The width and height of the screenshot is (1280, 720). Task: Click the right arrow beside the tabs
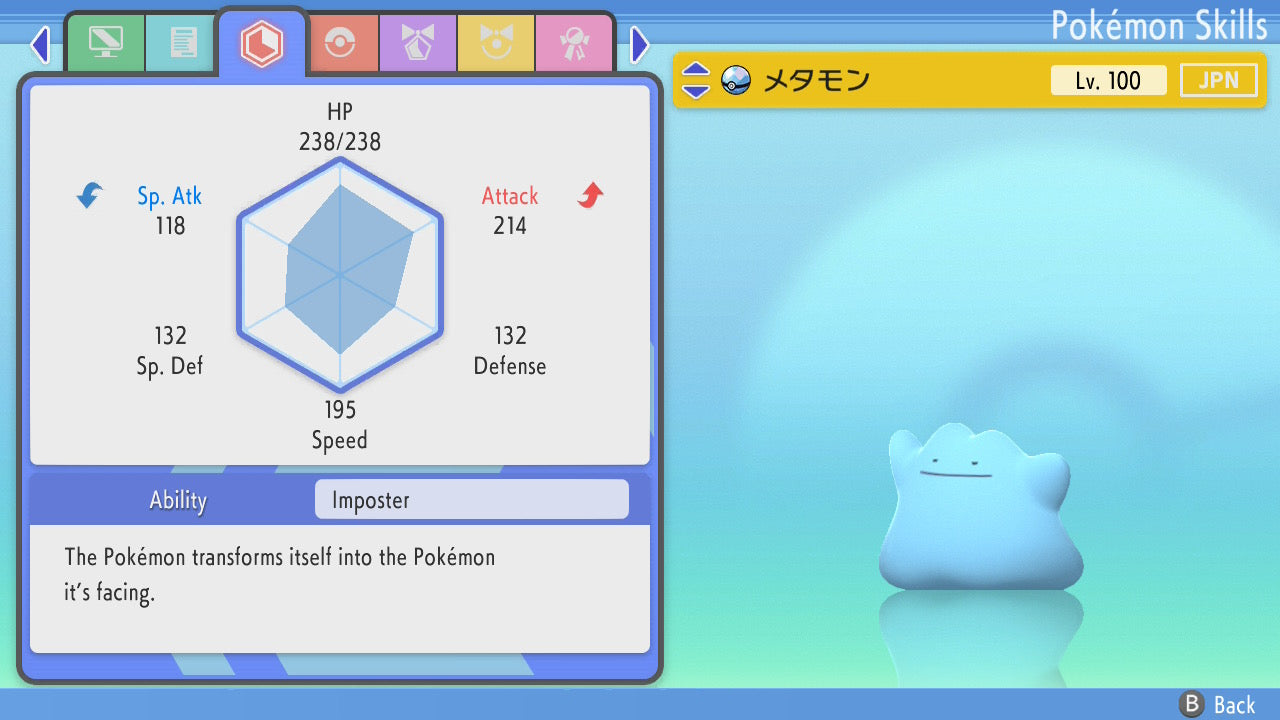click(x=640, y=44)
